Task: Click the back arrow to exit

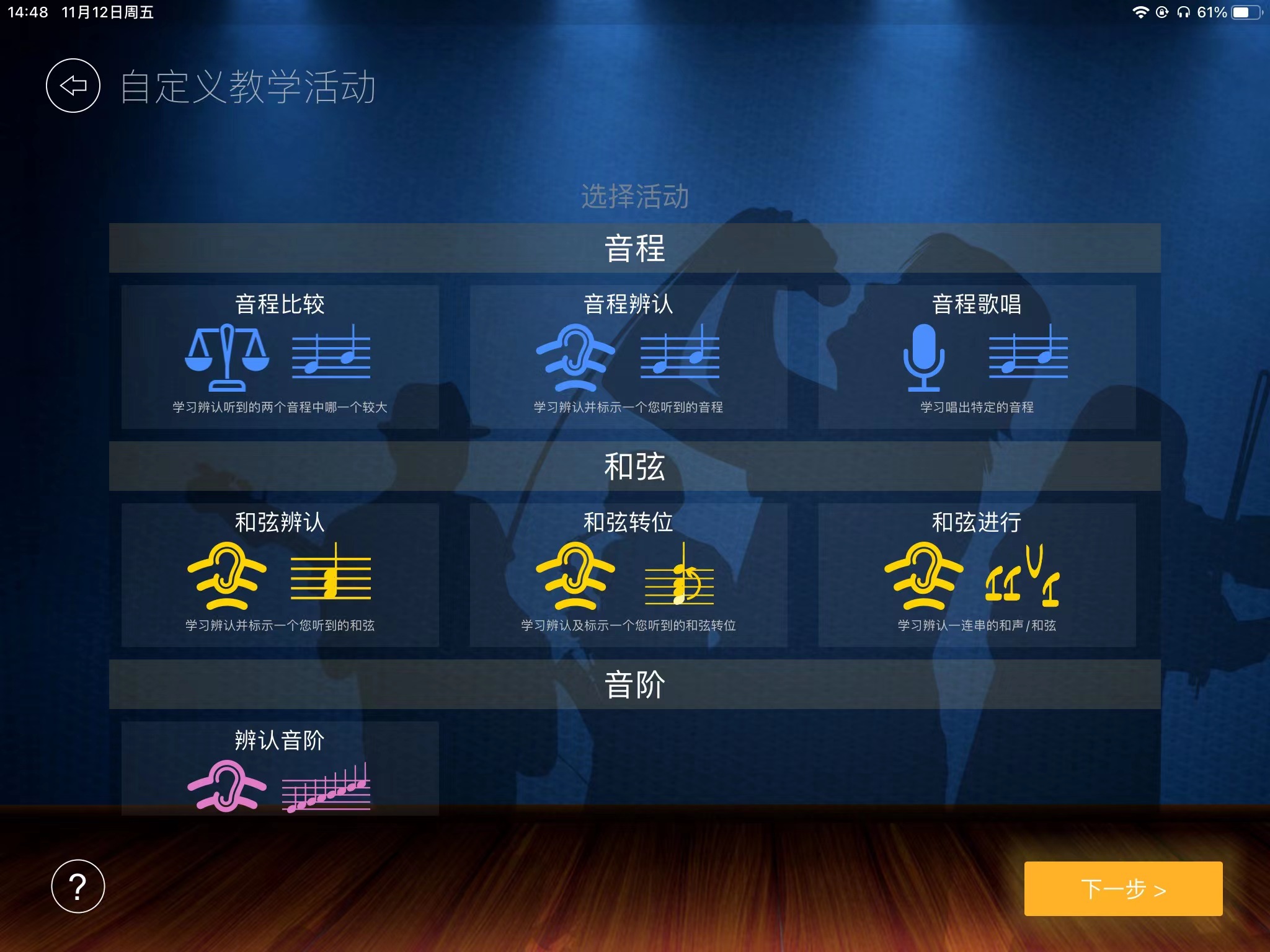Action: pos(73,86)
